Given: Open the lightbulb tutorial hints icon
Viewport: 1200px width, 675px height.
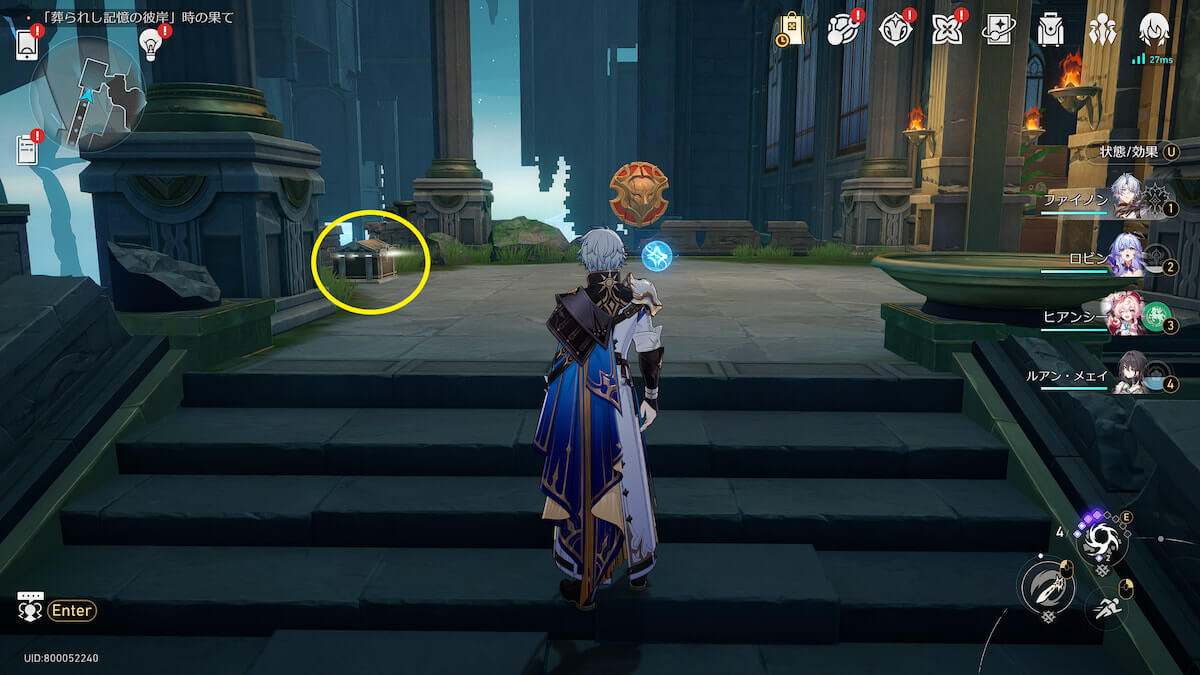Looking at the screenshot, I should tap(151, 43).
